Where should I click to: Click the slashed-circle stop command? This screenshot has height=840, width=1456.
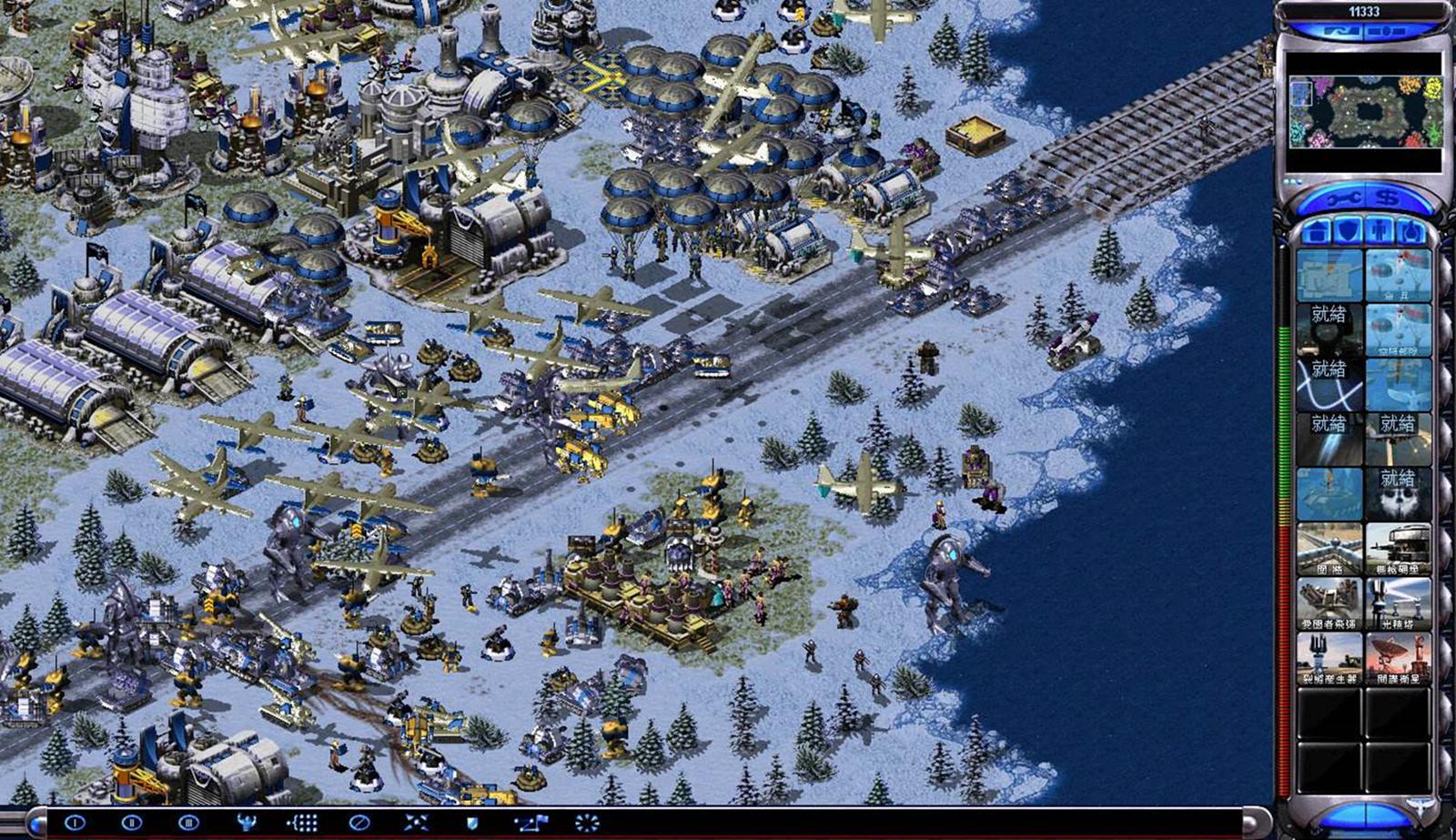tap(359, 823)
